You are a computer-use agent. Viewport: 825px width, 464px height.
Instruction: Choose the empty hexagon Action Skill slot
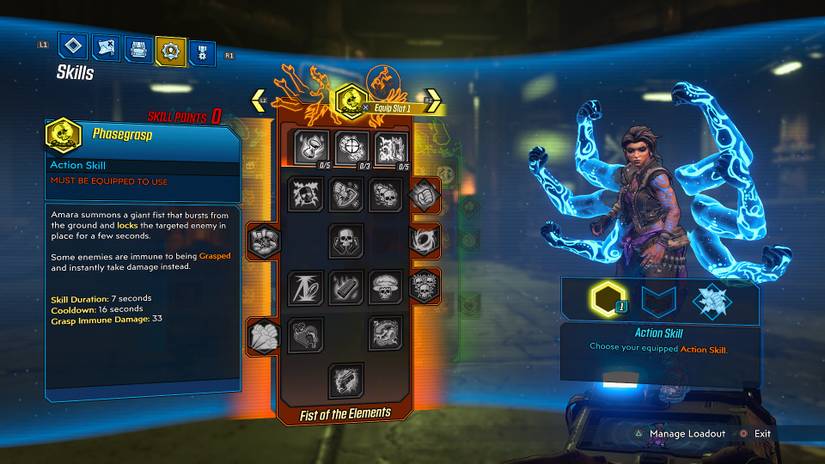coord(606,300)
